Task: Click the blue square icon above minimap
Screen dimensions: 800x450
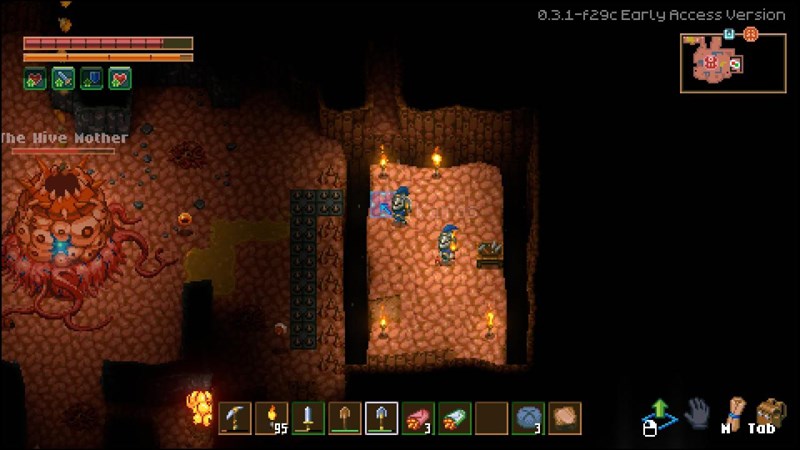Action: point(729,34)
